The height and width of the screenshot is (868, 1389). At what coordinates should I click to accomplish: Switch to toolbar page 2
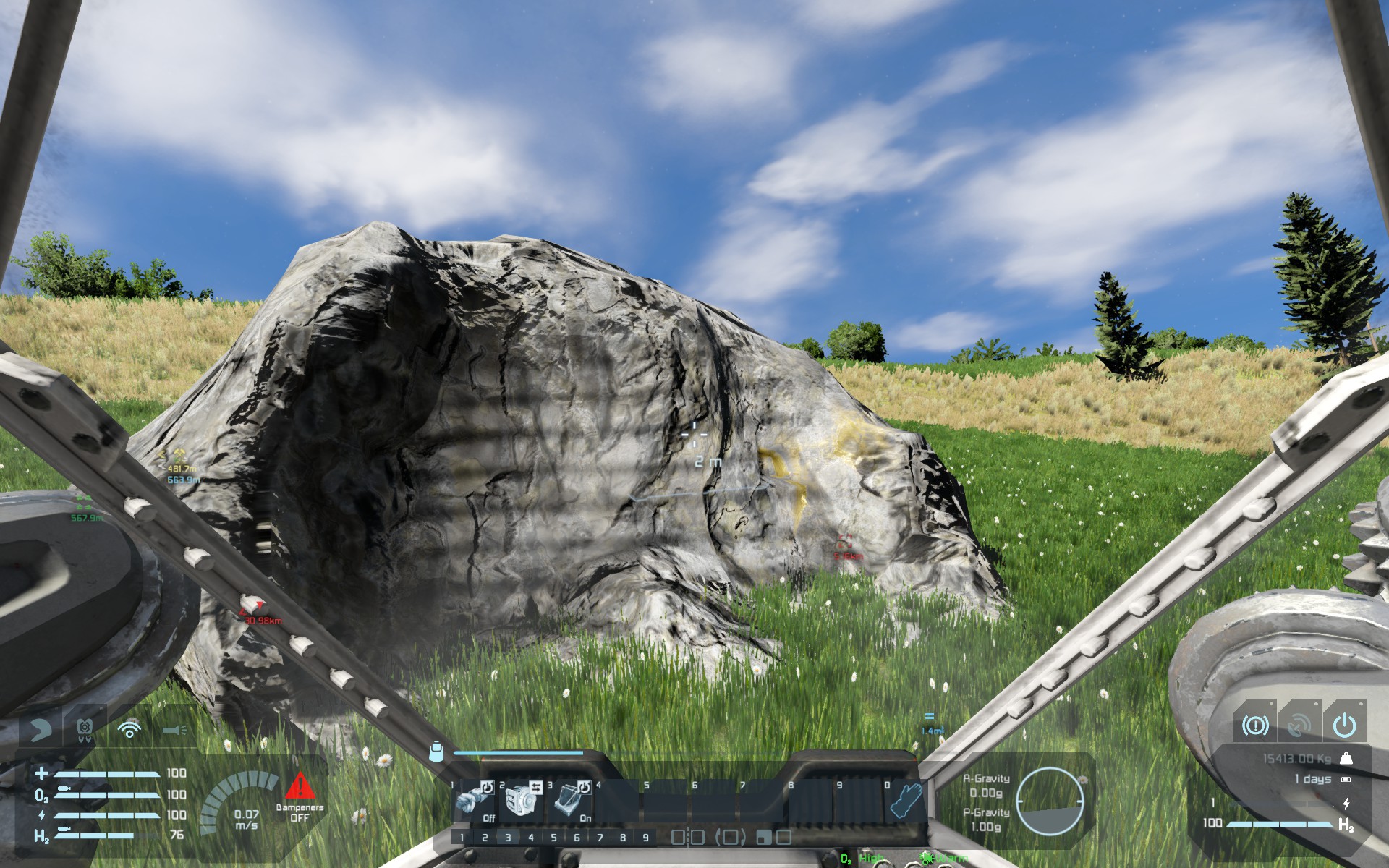(485, 838)
